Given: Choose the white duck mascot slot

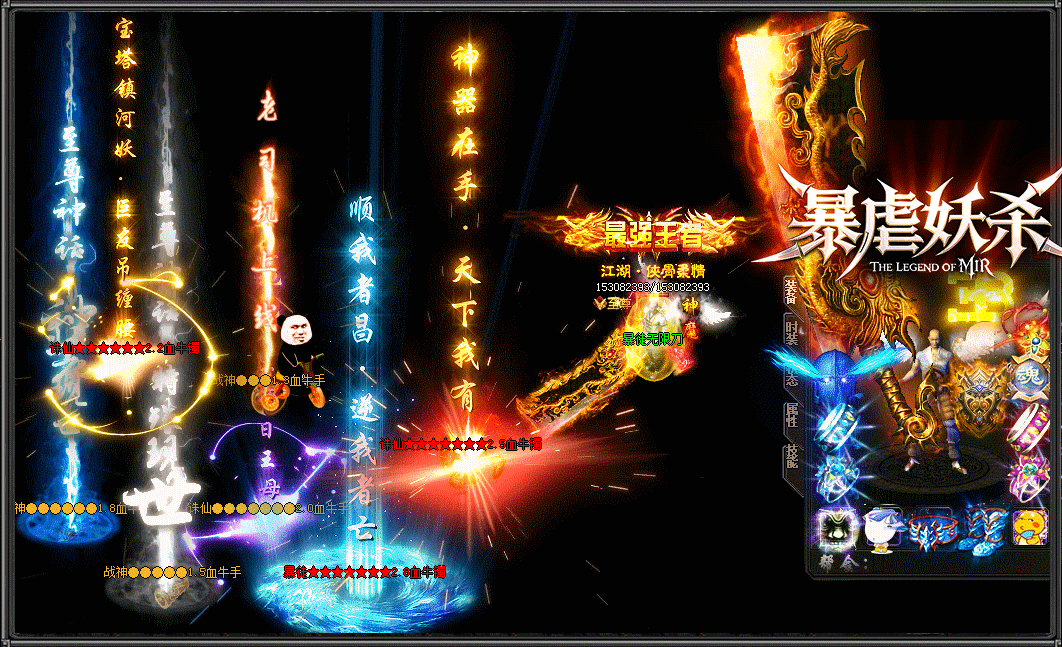Looking at the screenshot, I should (x=881, y=527).
